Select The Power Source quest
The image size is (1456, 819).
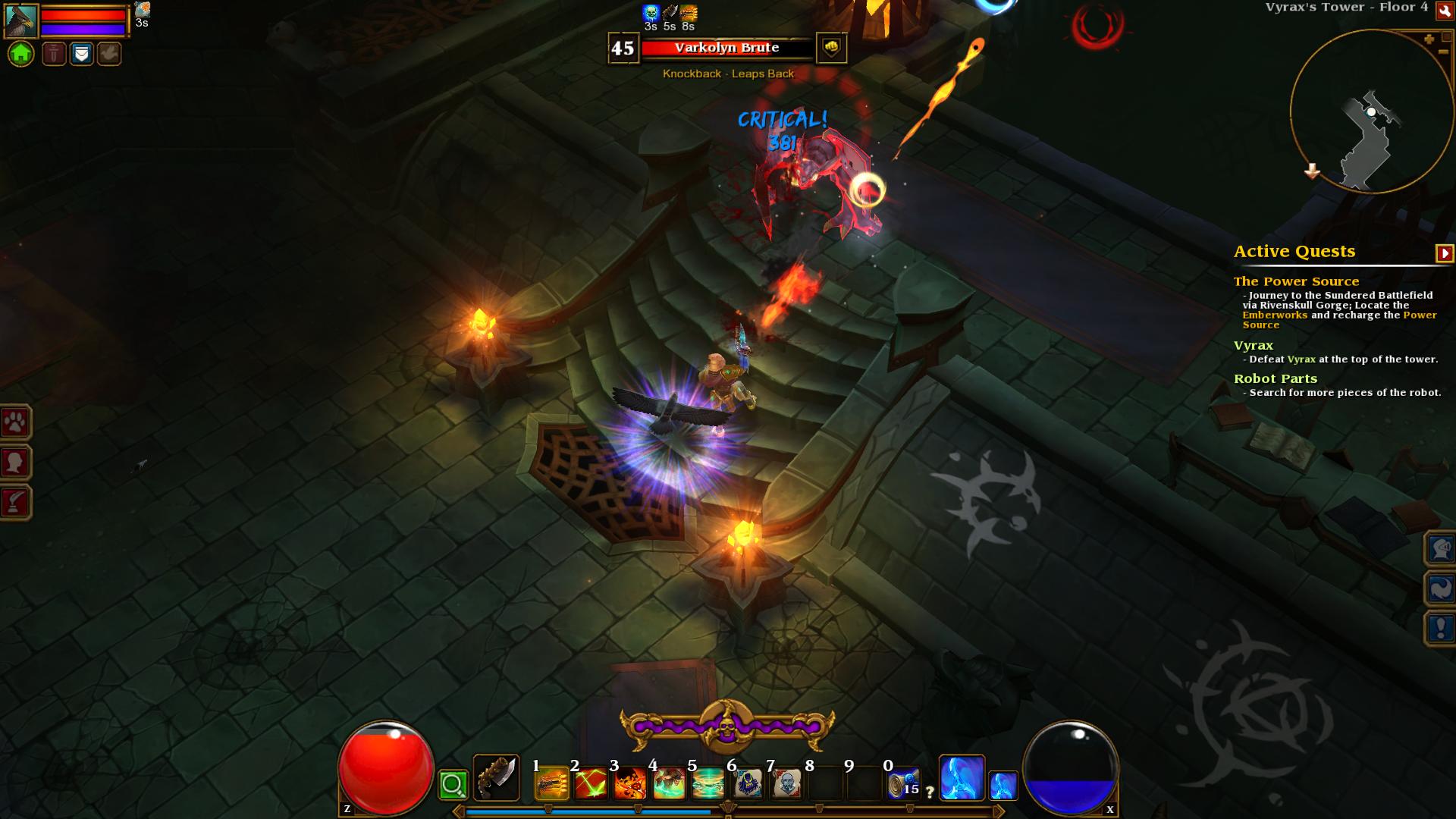[1296, 281]
